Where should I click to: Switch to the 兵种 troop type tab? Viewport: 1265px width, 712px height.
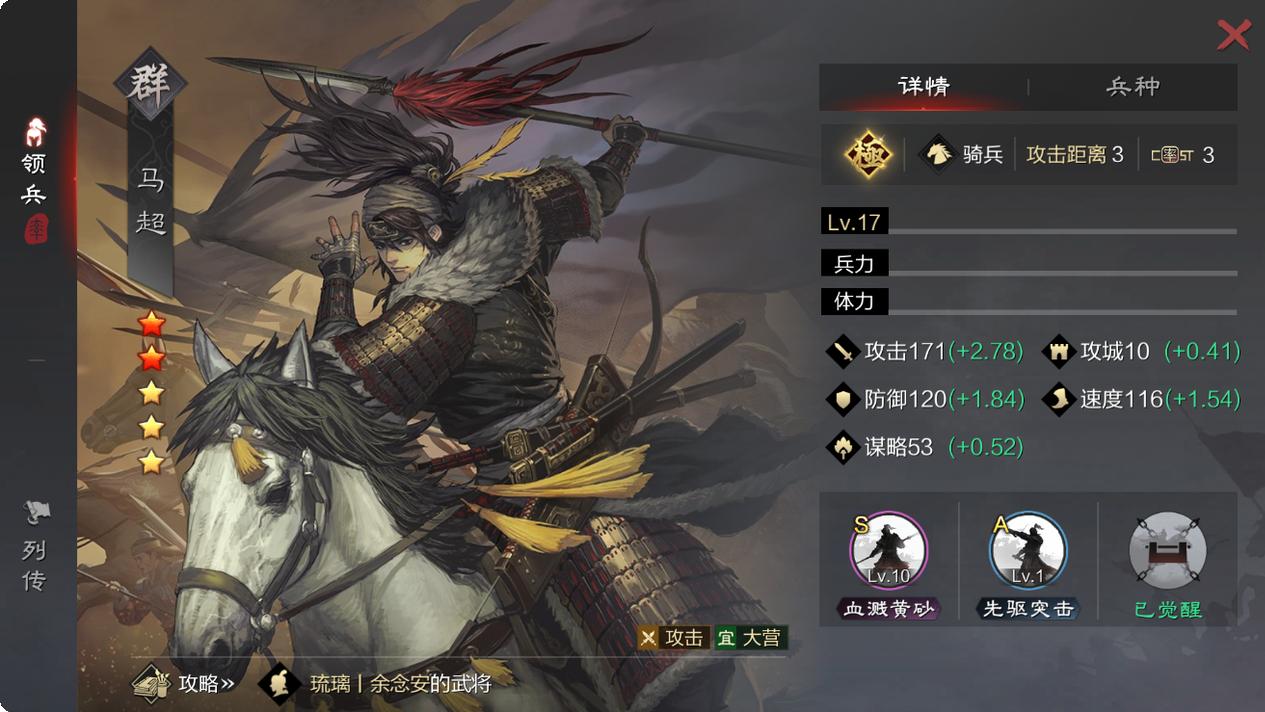pyautogui.click(x=1132, y=87)
